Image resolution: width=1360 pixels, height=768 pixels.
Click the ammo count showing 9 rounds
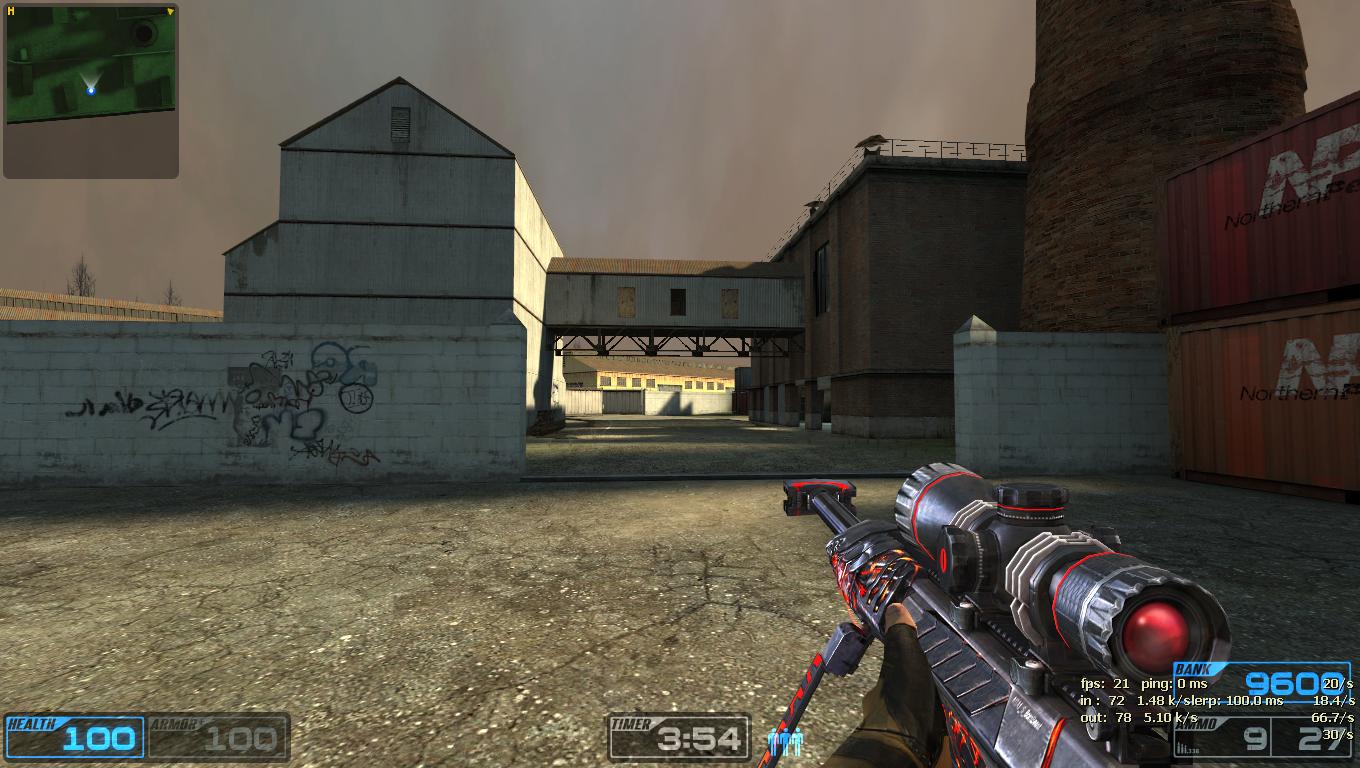click(1254, 740)
